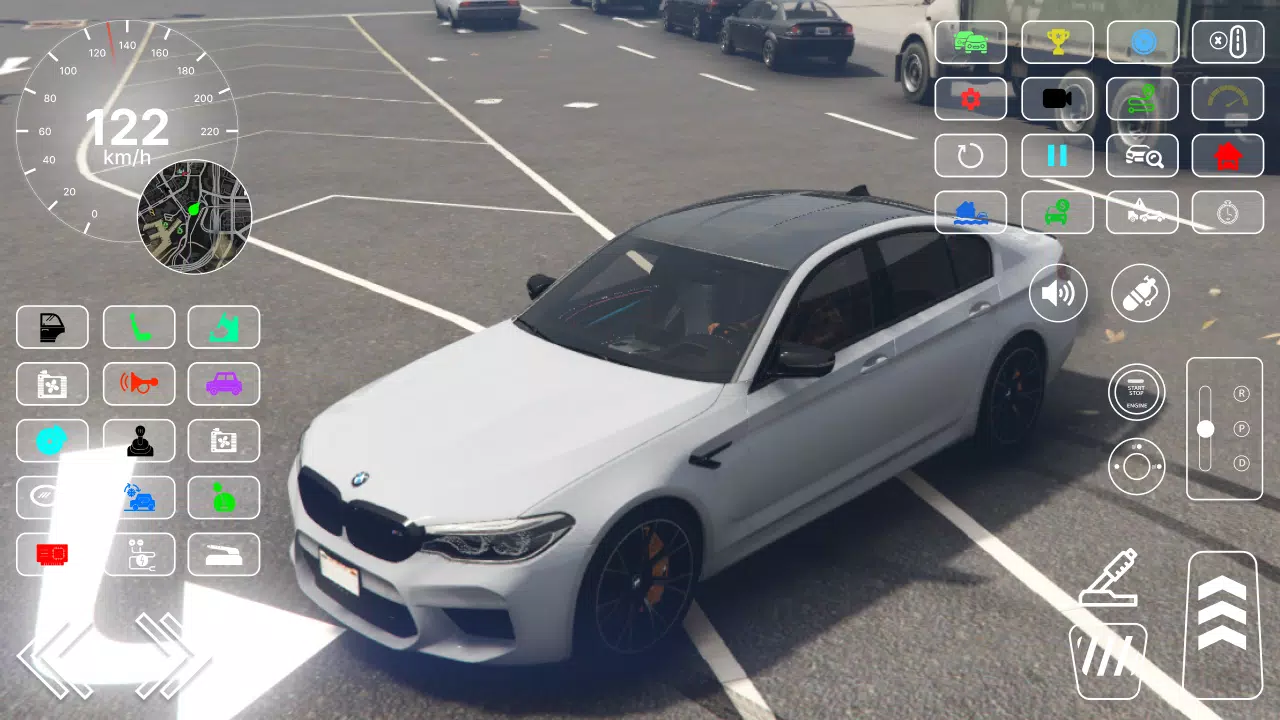The width and height of the screenshot is (1280, 720).
Task: Select Reverse with the R gear button
Action: pos(1243,395)
